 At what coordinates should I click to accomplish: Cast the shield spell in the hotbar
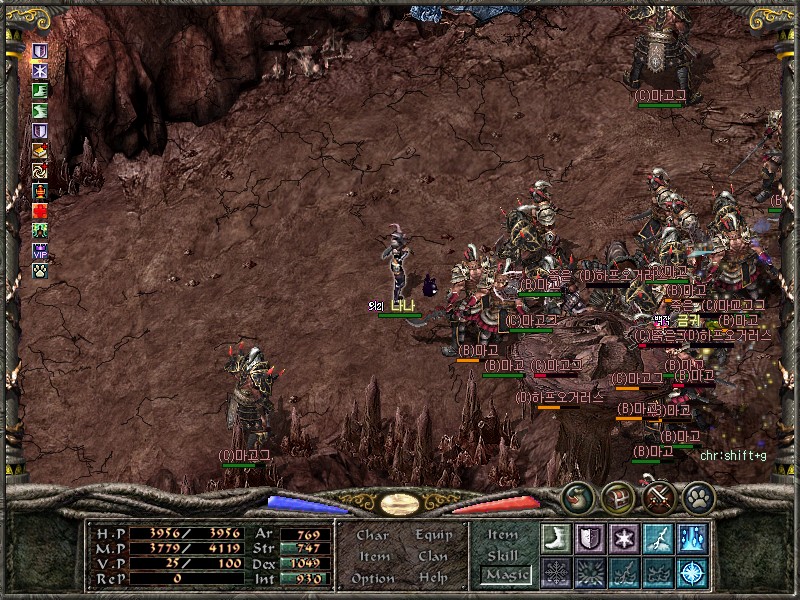(589, 538)
